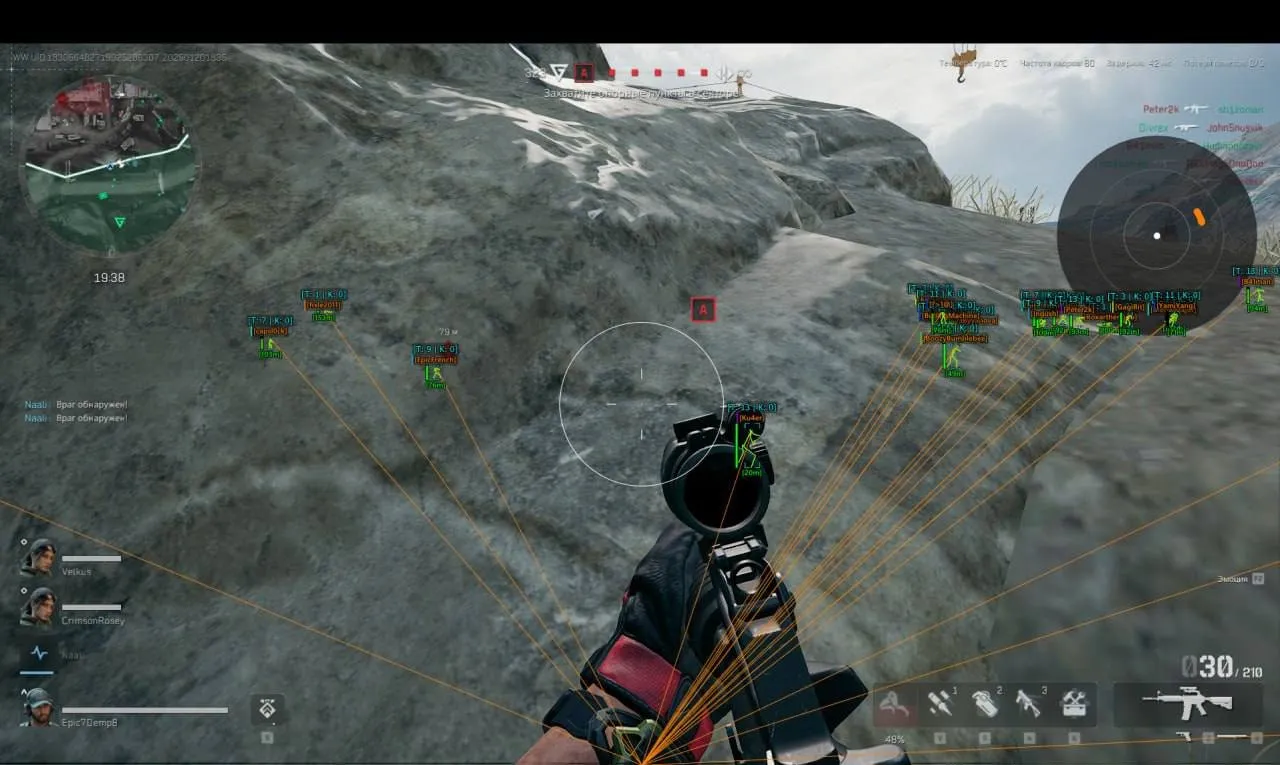1280x765 pixels.
Task: Select the grenade in quick slot 2
Action: click(987, 705)
